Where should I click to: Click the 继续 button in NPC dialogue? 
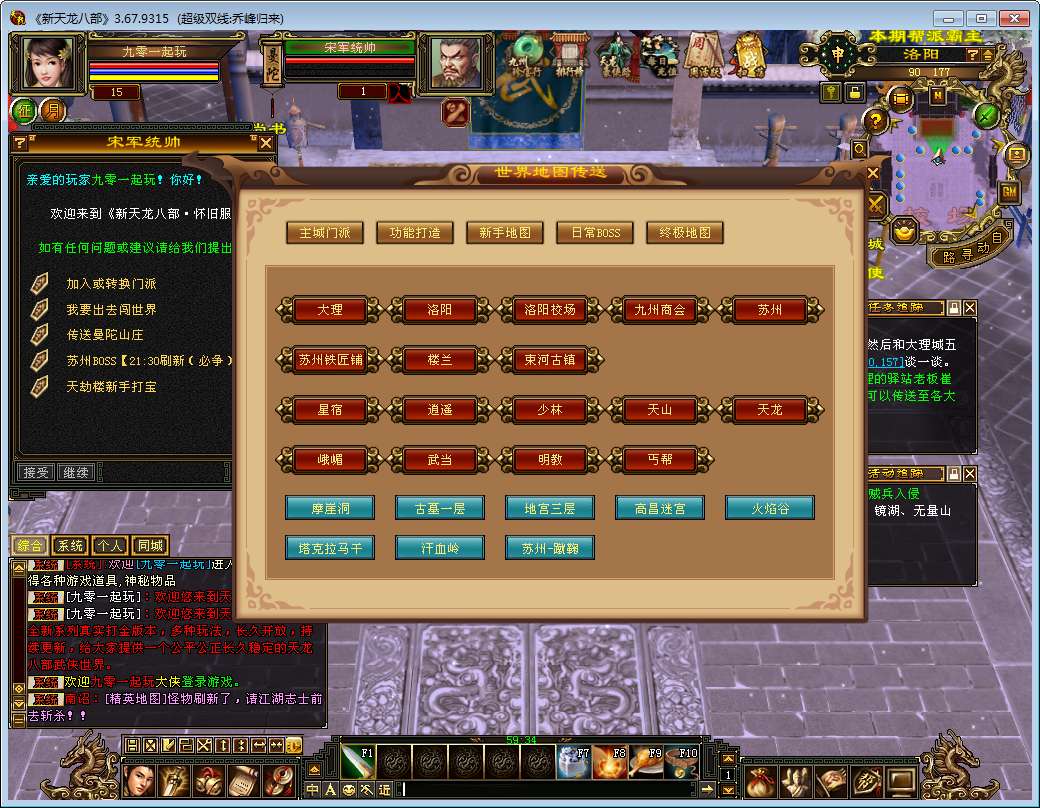point(76,472)
